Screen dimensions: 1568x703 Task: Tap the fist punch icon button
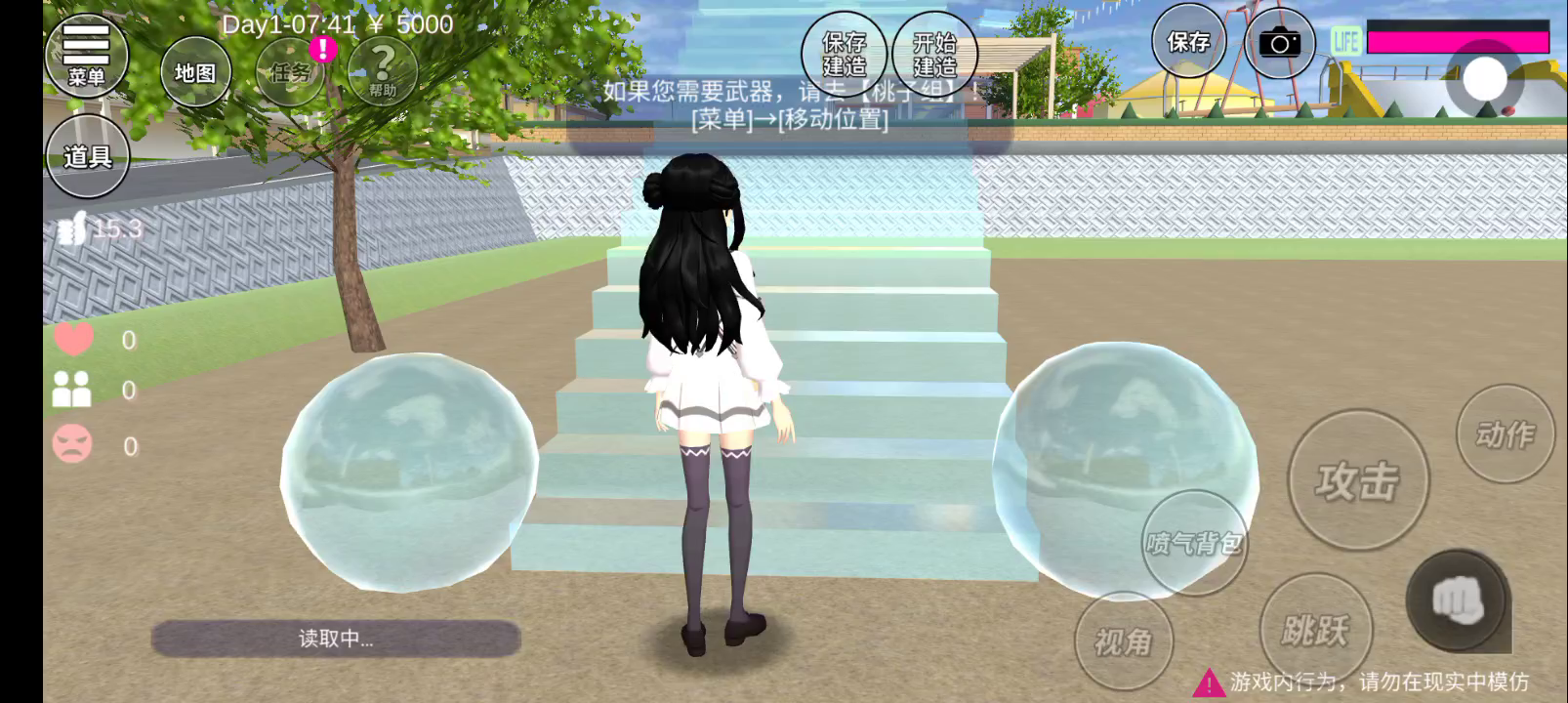click(1458, 600)
